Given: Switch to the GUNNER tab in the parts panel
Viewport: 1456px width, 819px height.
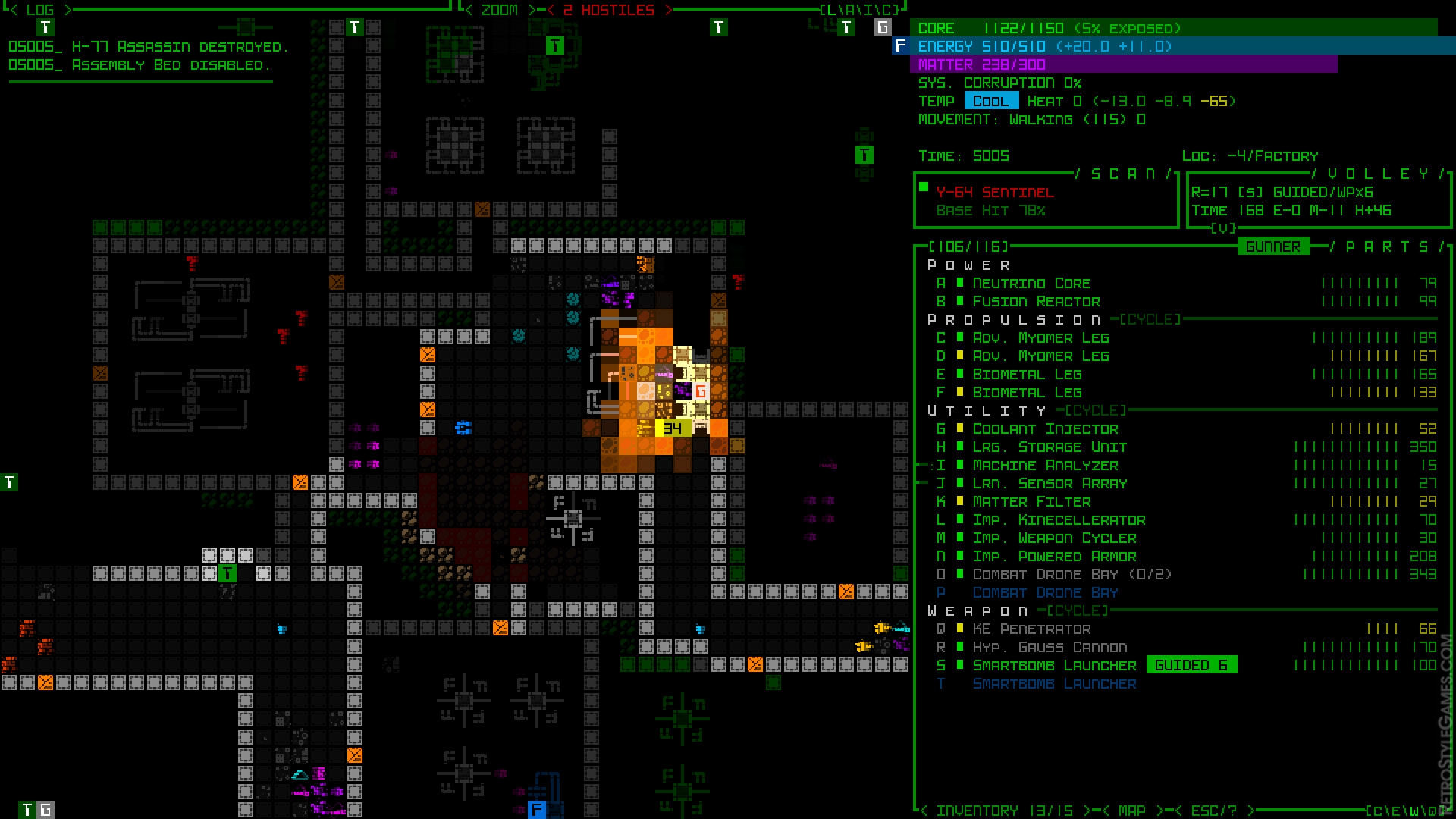Looking at the screenshot, I should coord(1274,246).
